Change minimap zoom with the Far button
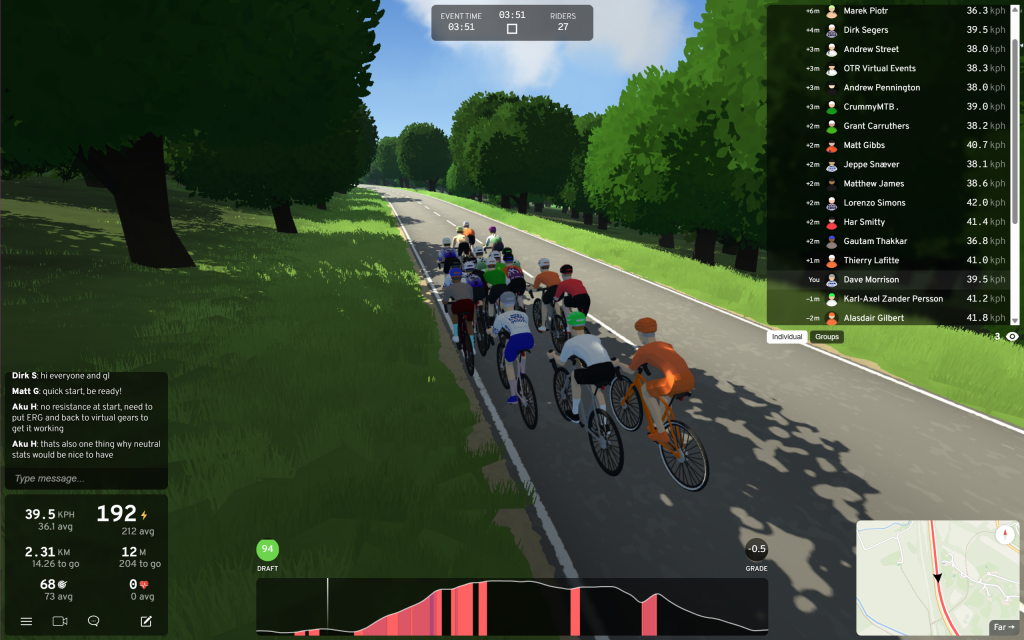 pyautogui.click(x=1002, y=627)
